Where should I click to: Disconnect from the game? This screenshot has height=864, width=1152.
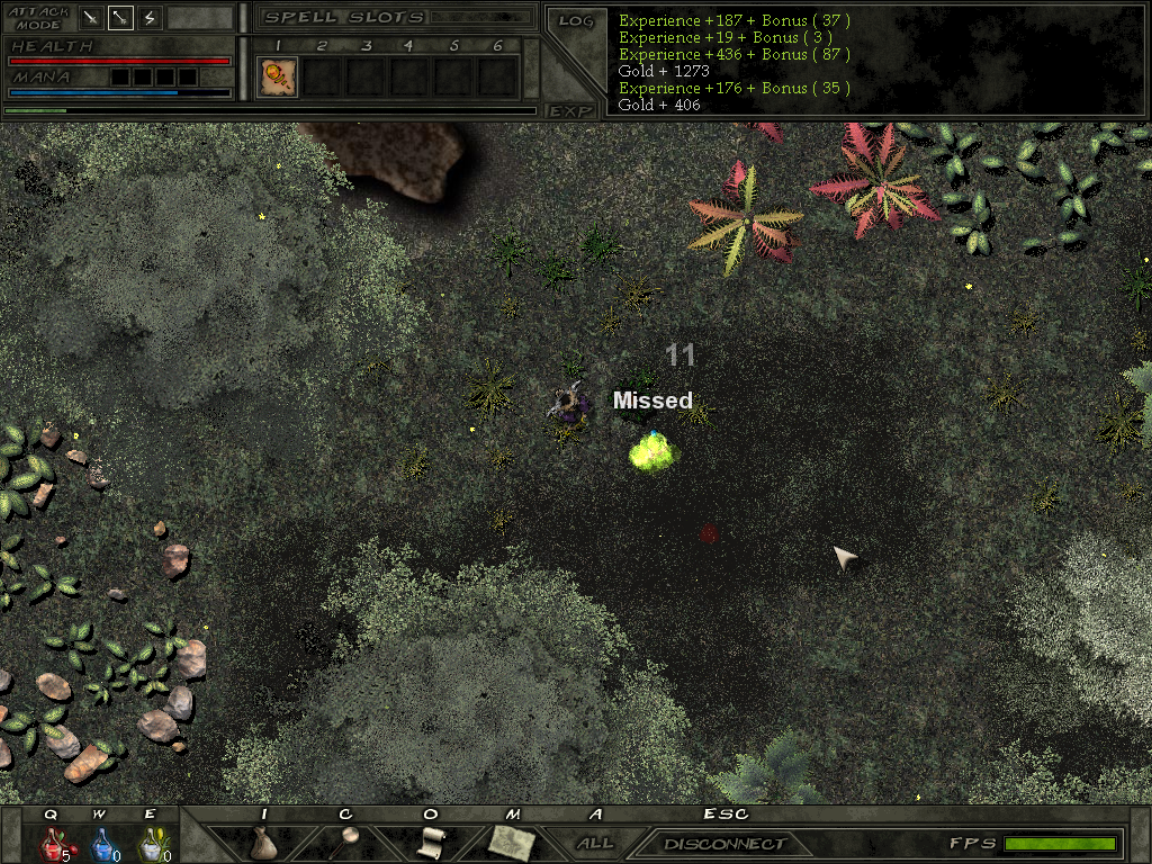725,844
